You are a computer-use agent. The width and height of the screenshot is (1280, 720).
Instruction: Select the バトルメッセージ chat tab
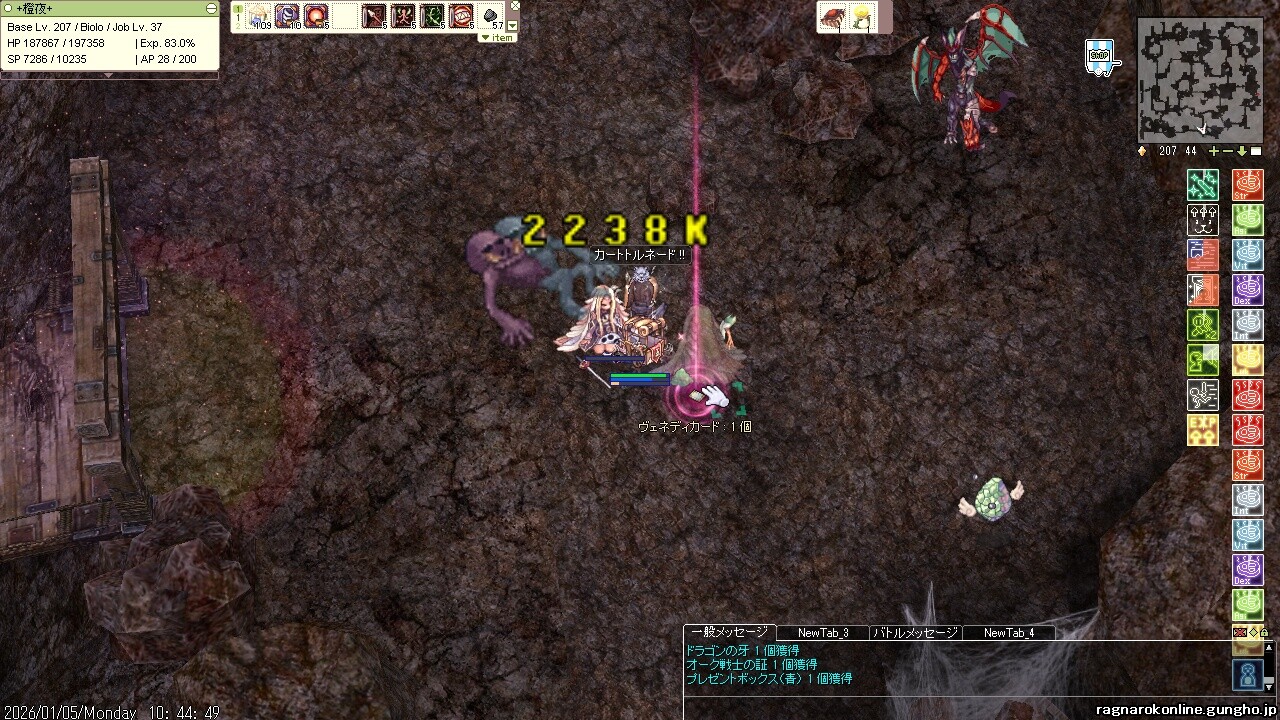[x=915, y=632]
